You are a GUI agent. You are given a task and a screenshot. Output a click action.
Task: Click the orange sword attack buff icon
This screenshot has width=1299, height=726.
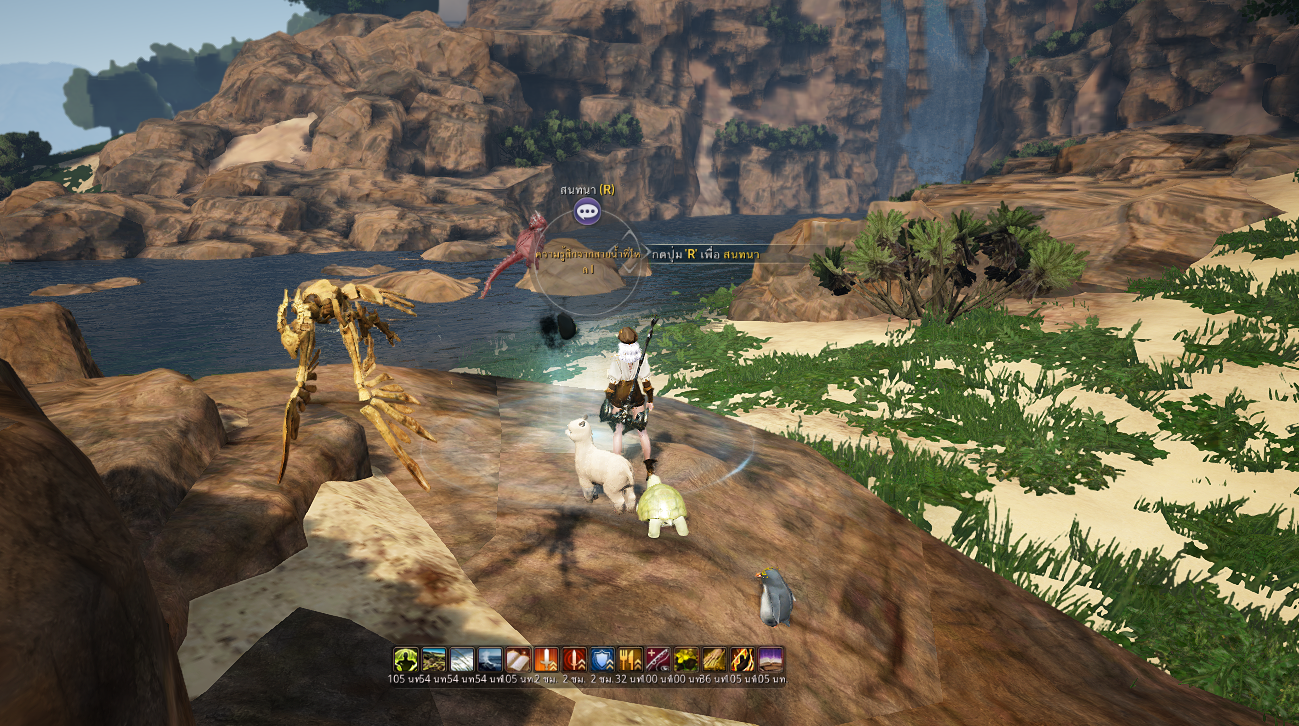545,659
